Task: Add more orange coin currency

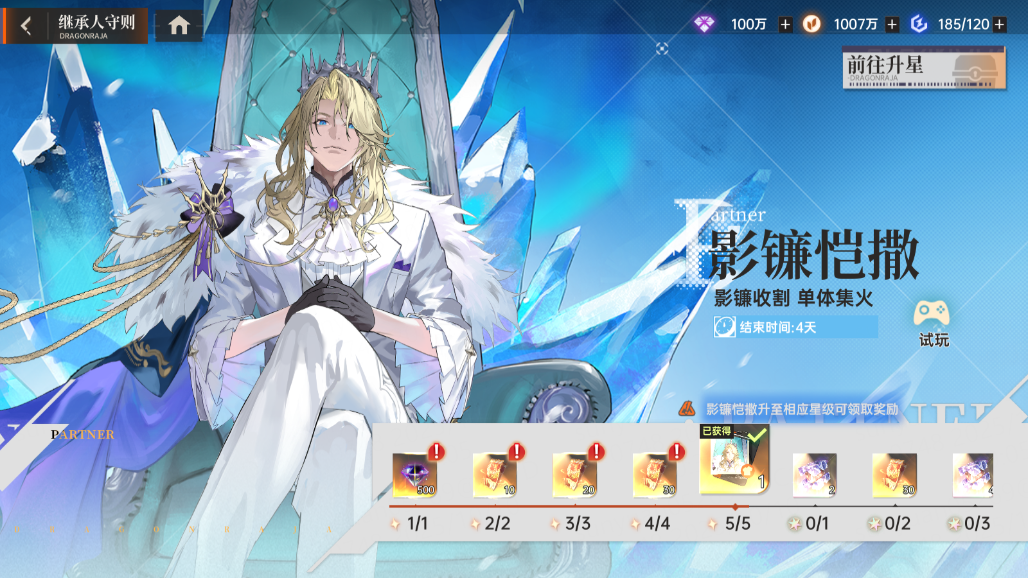Action: (892, 24)
